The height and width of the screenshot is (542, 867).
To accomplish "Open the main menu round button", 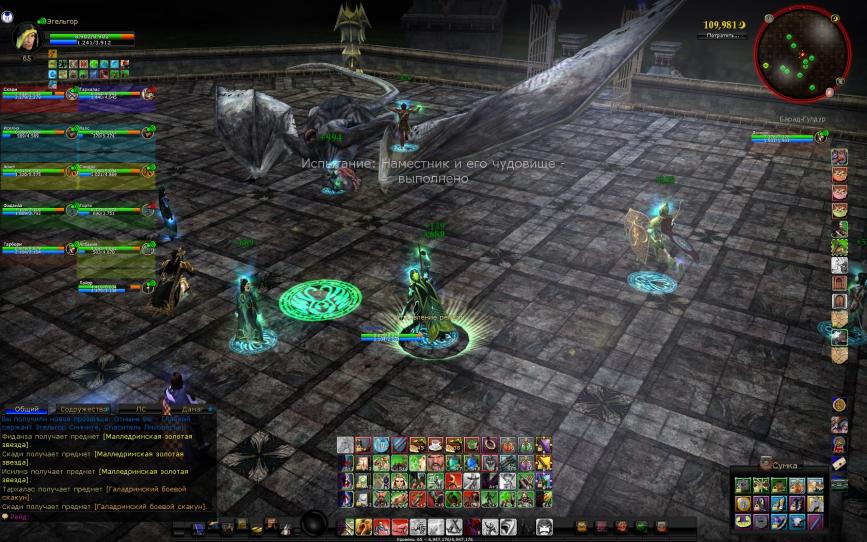I will pyautogui.click(x=315, y=524).
